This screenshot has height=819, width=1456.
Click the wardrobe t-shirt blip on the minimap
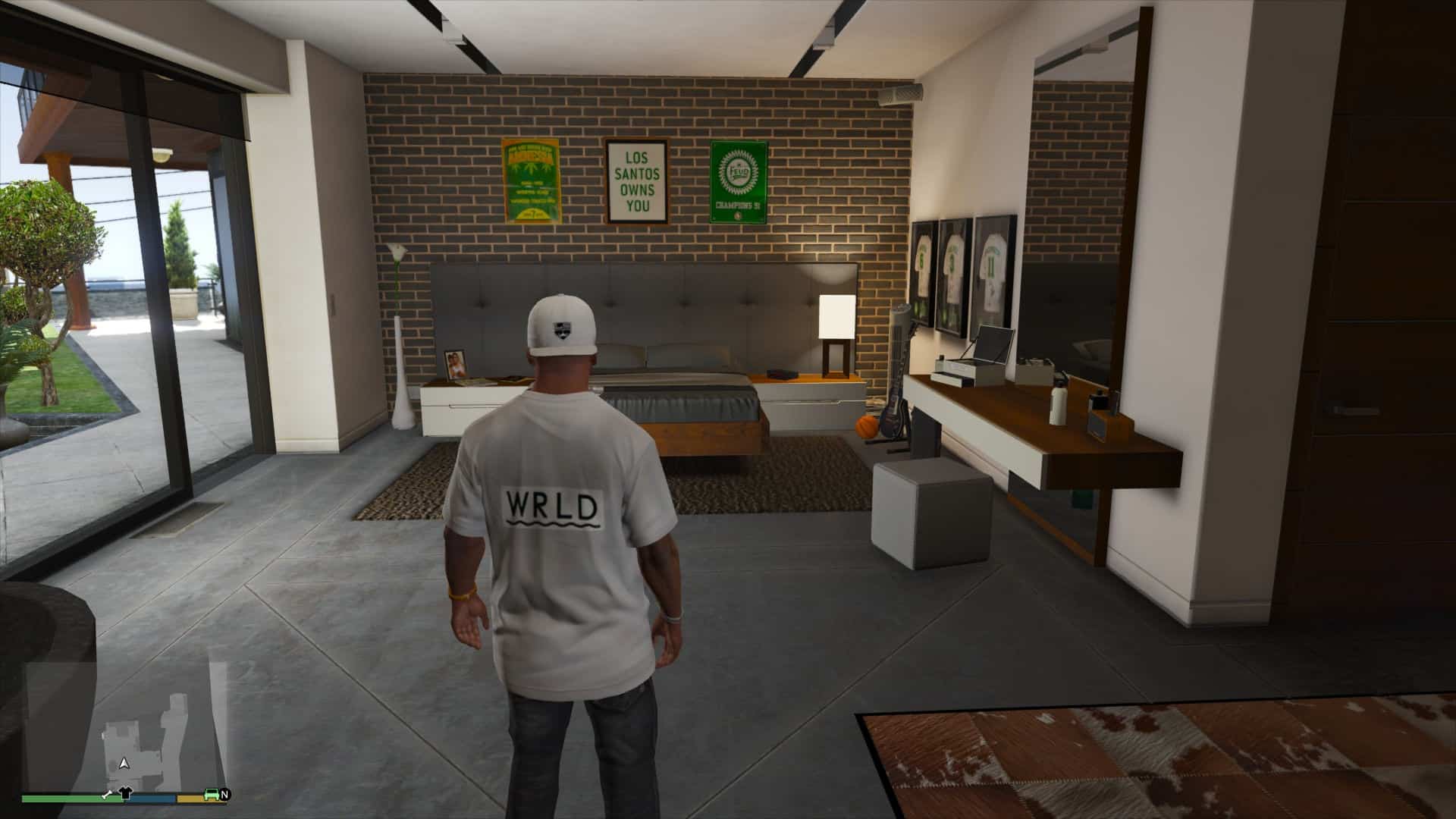click(x=126, y=794)
